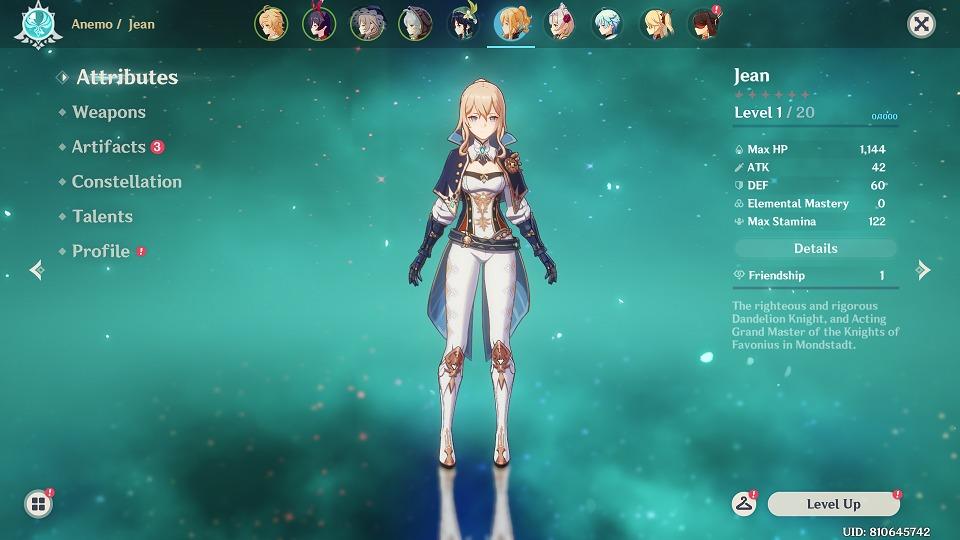Choose the dark-haired portrait with red bow

pos(319,23)
